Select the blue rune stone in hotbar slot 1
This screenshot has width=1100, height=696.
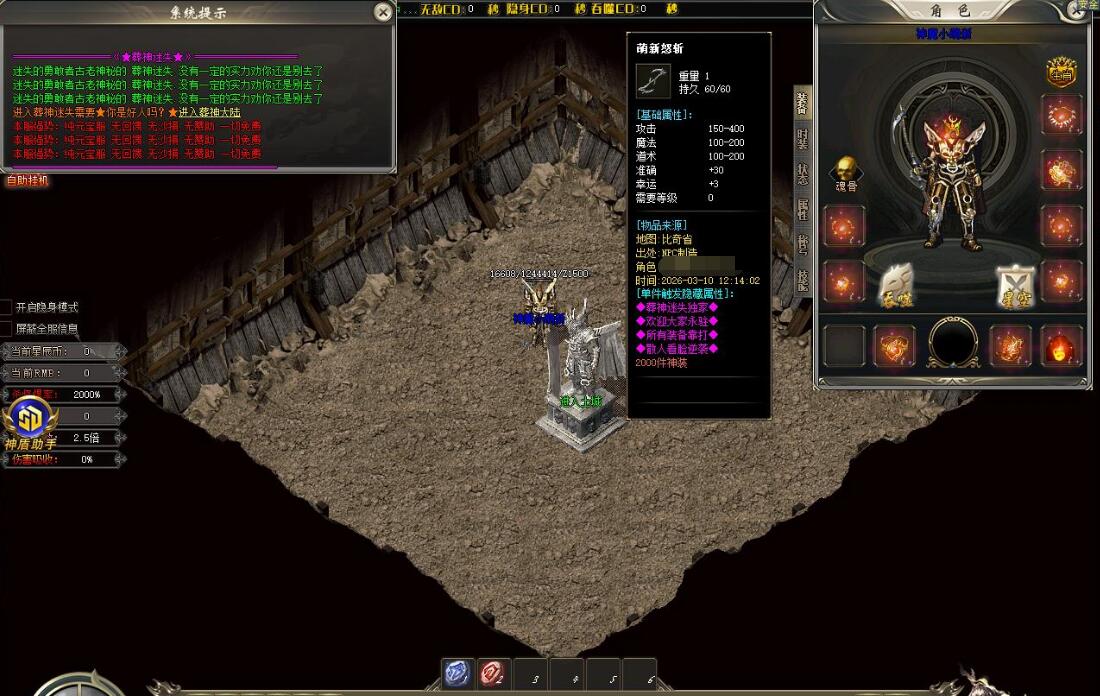click(457, 675)
